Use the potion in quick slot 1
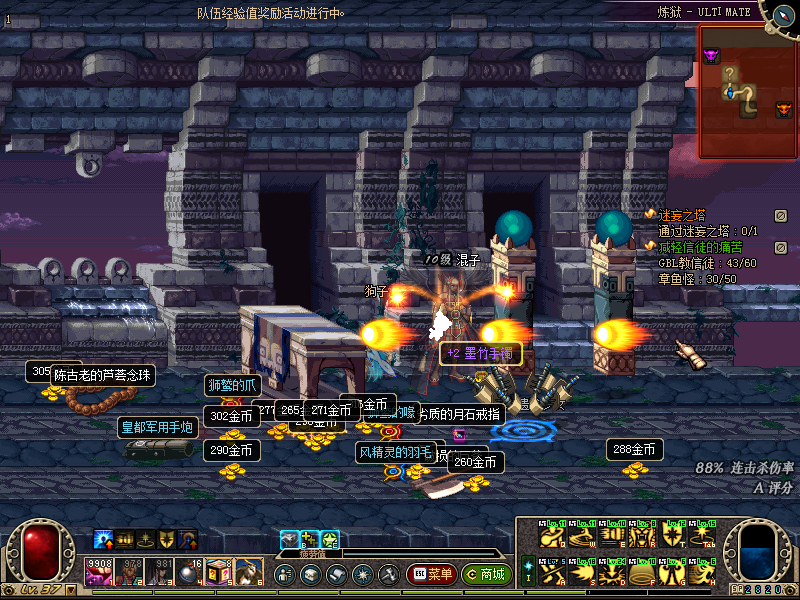Viewport: 800px width, 600px height. tap(100, 572)
